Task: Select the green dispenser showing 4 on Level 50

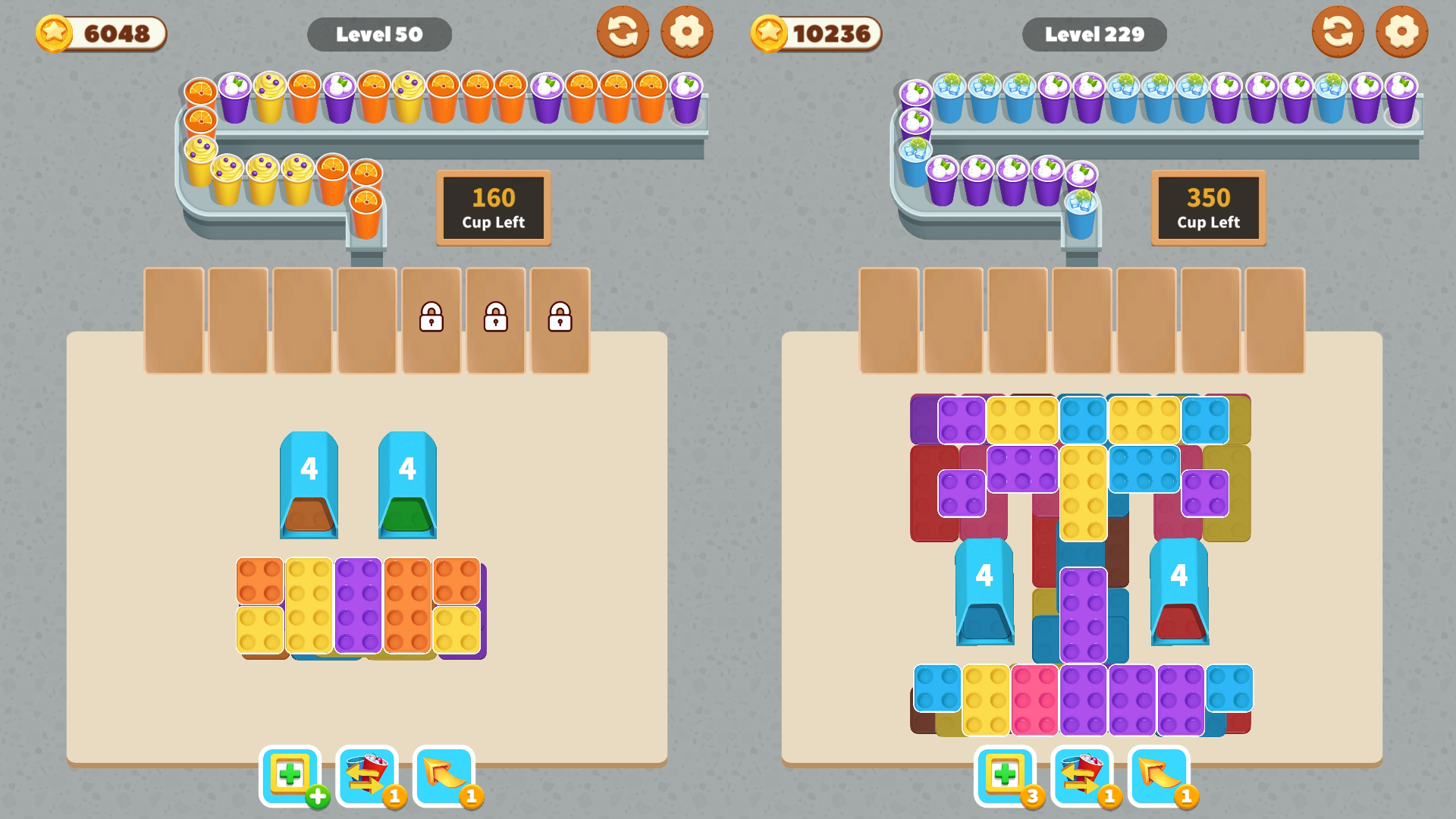Action: point(408,485)
